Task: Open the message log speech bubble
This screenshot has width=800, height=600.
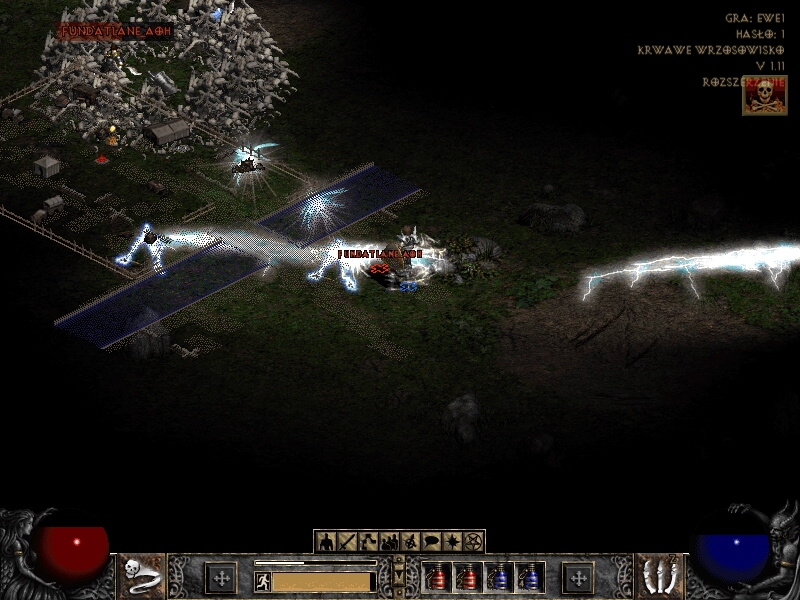Action: coord(431,542)
